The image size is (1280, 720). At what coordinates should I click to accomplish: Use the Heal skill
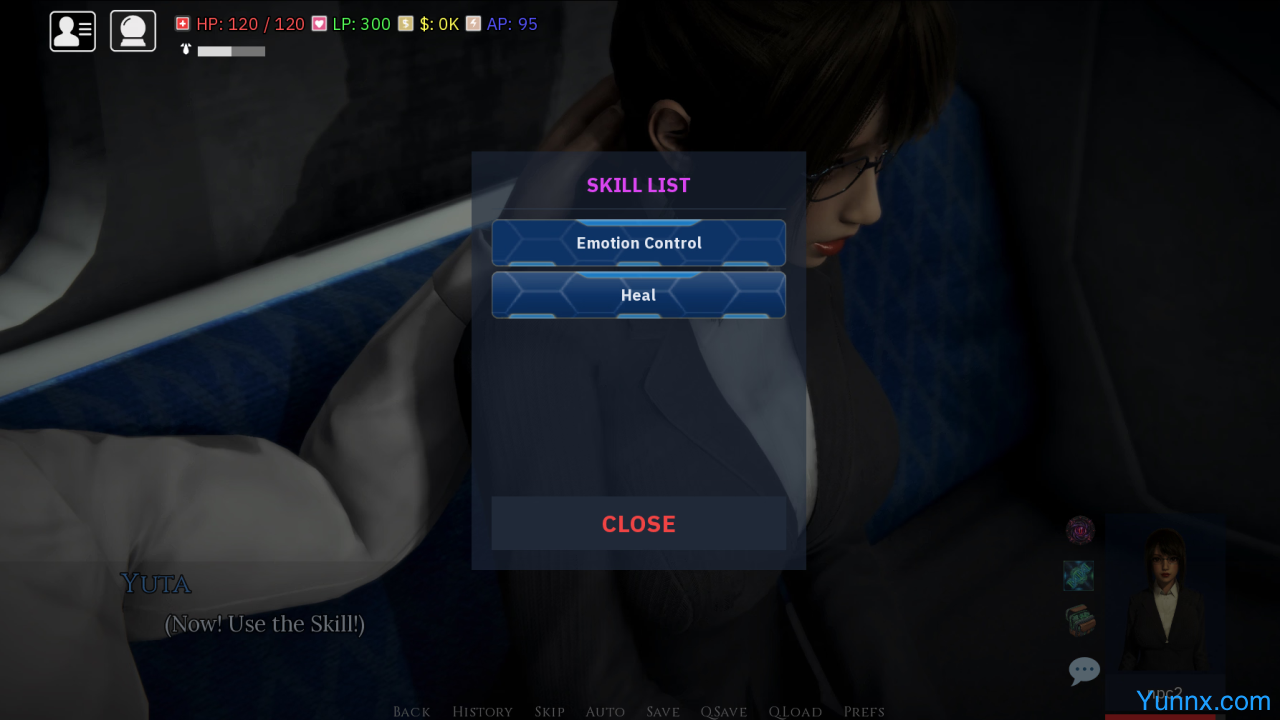pyautogui.click(x=638, y=295)
